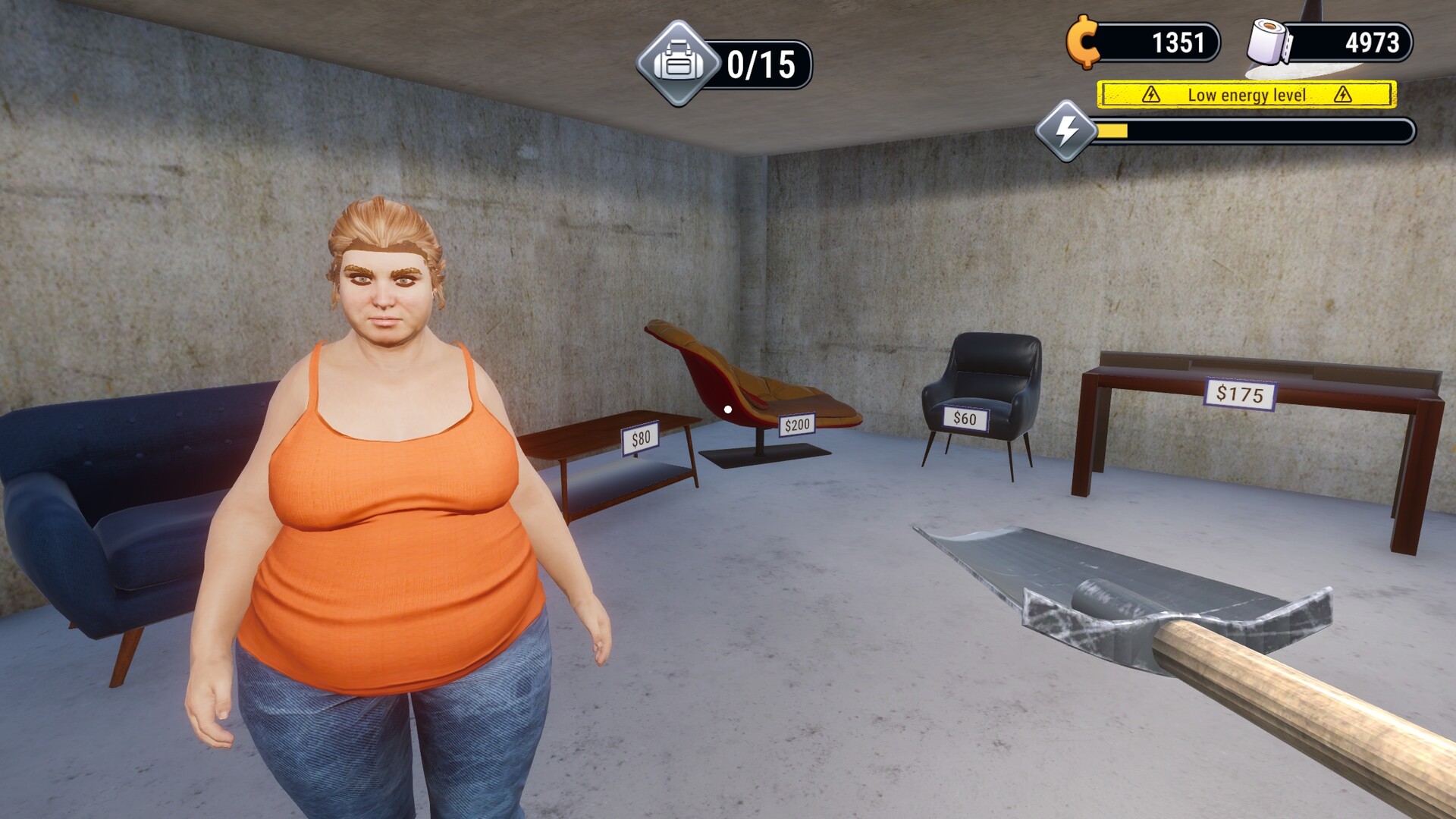Open the duffel bag inventory icon
1456x819 pixels.
678,64
